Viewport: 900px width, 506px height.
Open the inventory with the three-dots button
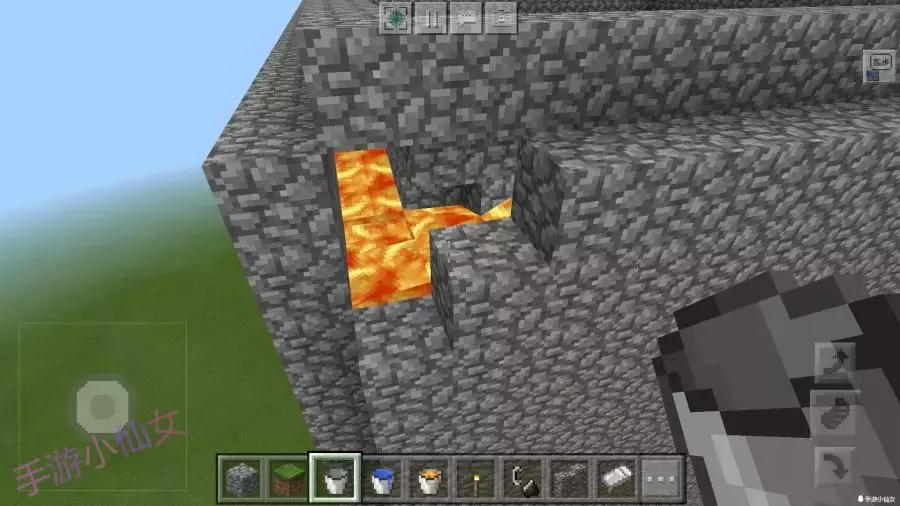pos(662,478)
